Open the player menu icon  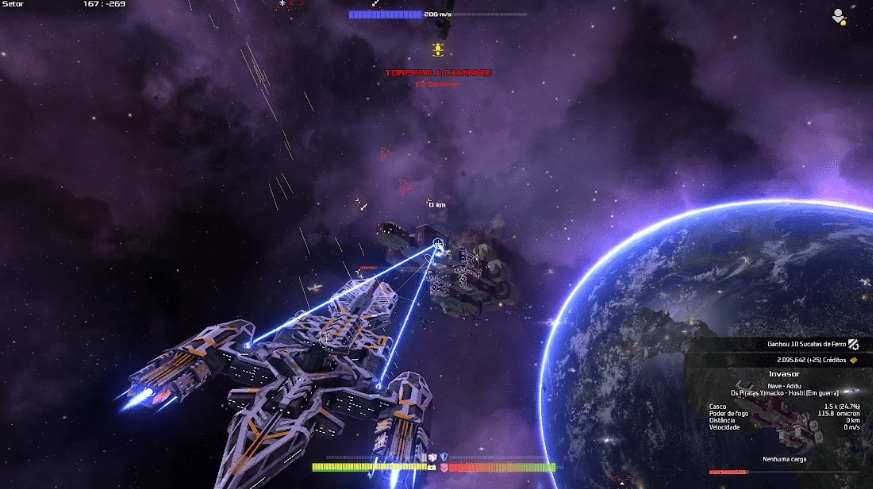(838, 15)
